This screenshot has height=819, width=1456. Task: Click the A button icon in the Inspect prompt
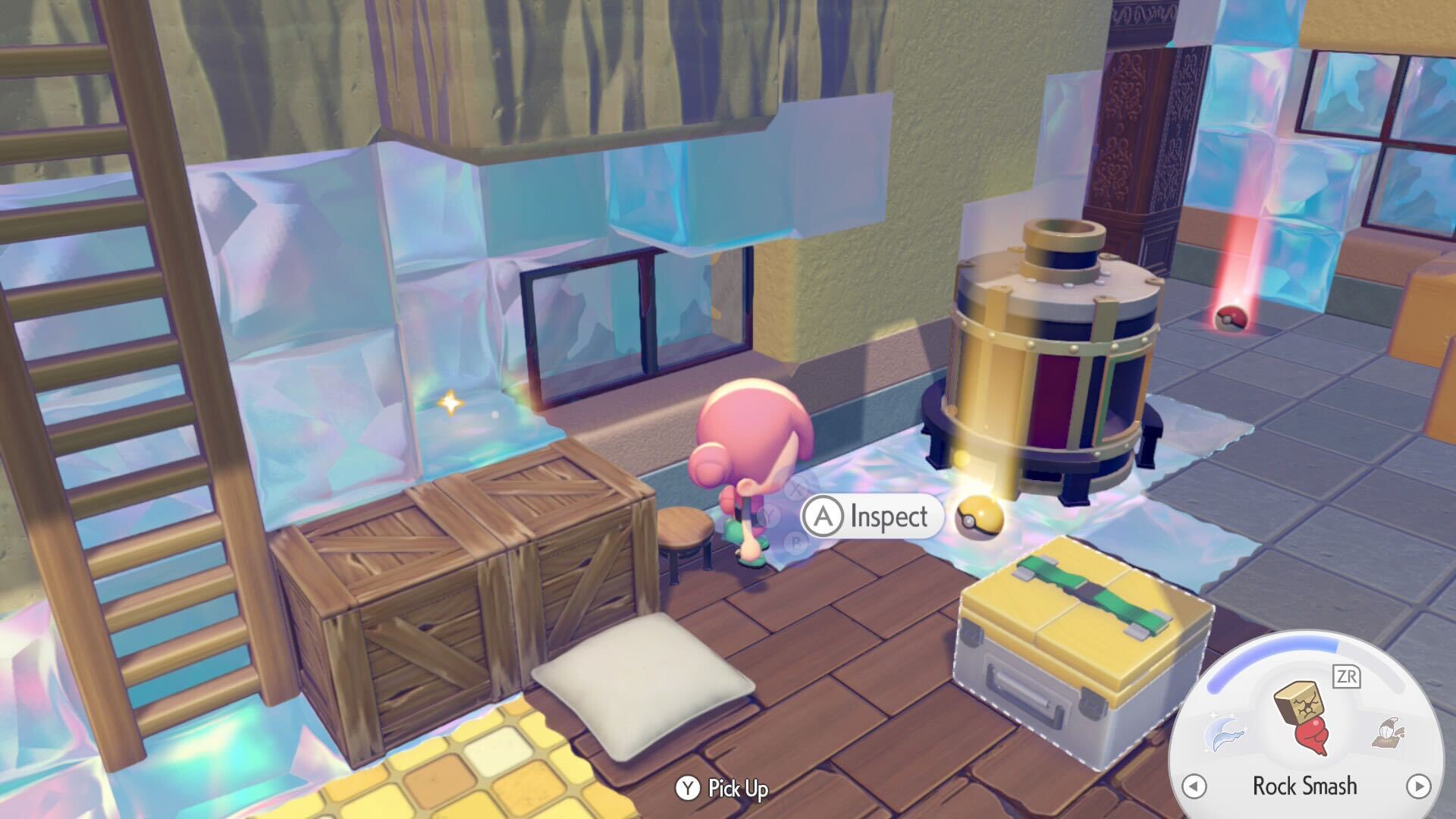tap(824, 516)
